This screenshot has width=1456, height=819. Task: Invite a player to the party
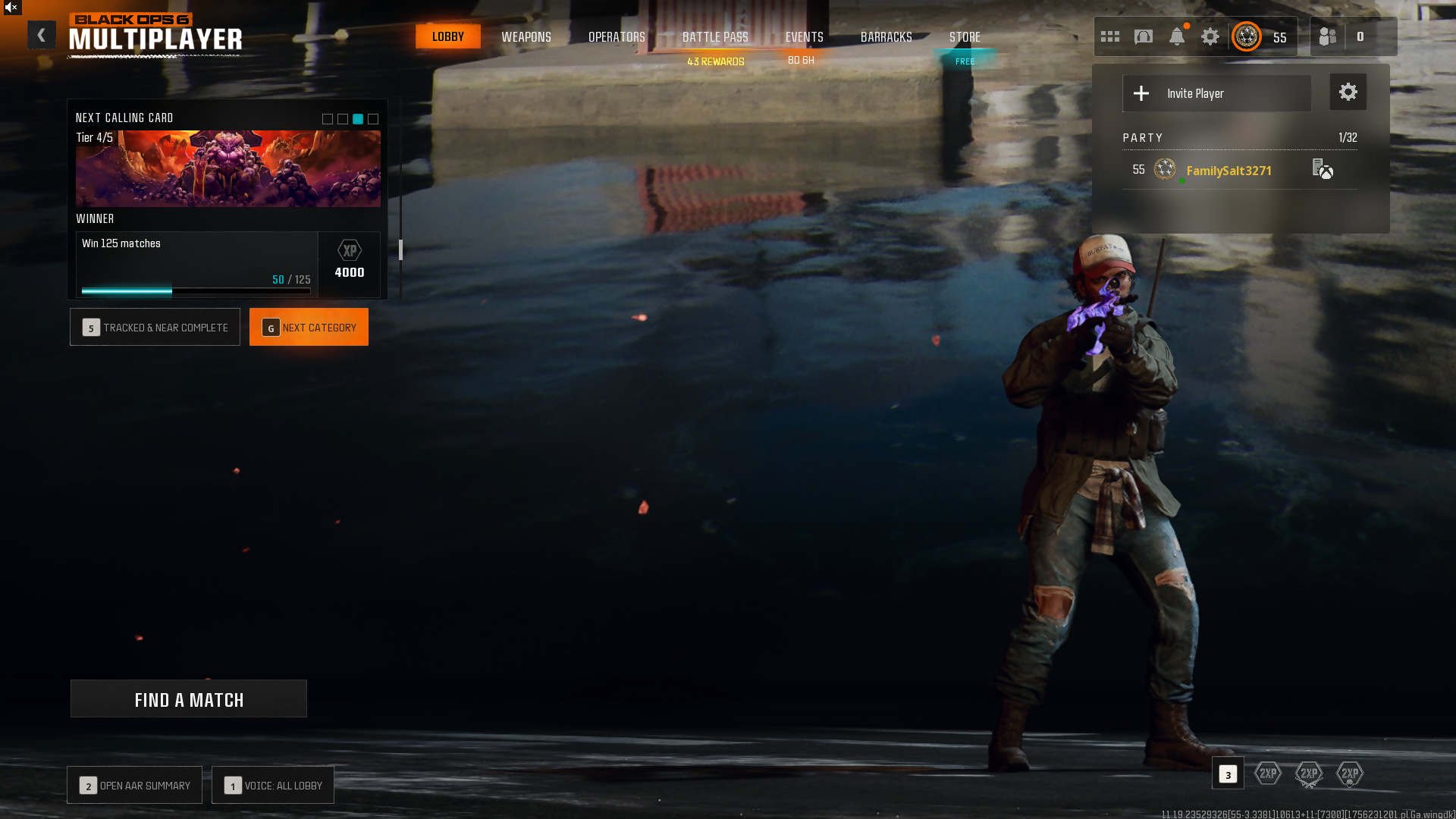(x=1216, y=93)
